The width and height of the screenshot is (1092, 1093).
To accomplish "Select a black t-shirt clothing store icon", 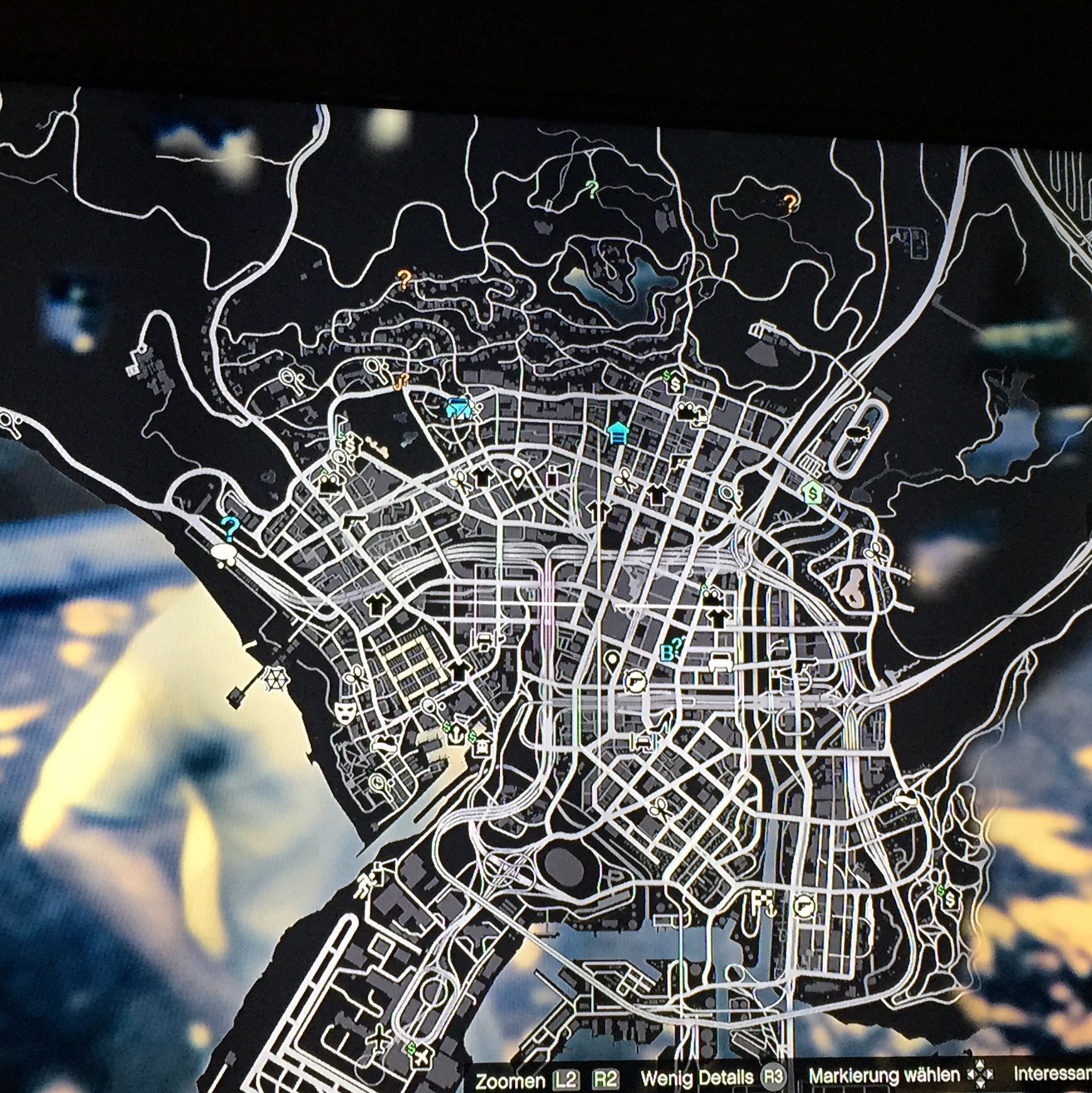I will click(x=656, y=496).
